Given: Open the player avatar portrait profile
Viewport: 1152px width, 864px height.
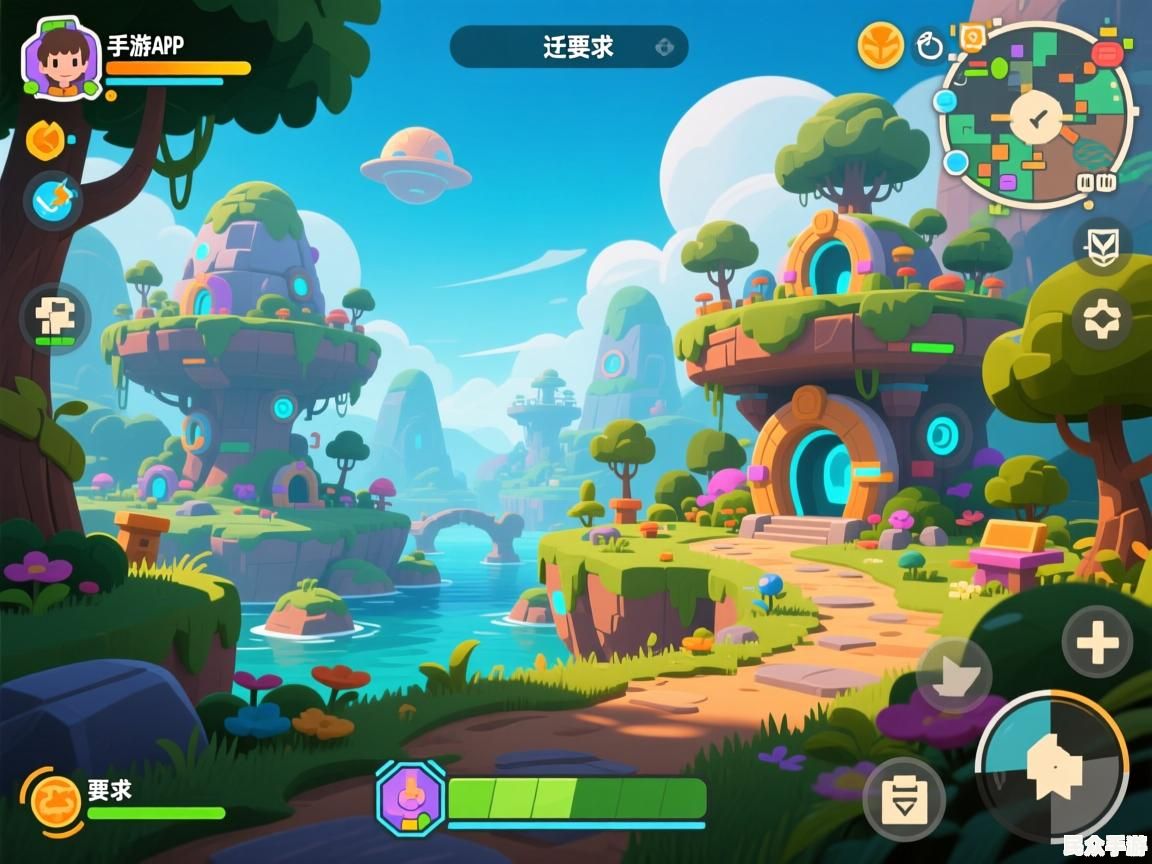Looking at the screenshot, I should click(x=62, y=58).
